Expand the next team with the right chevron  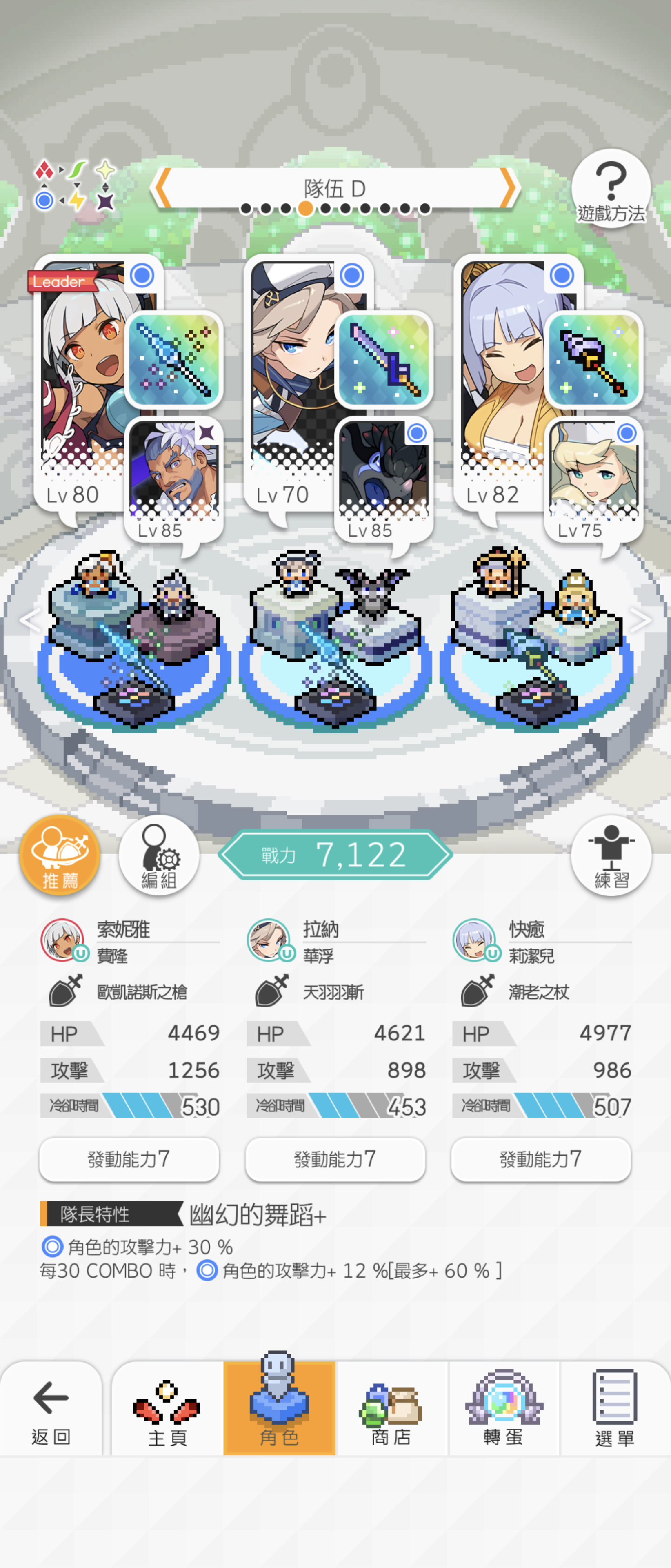[x=640, y=619]
